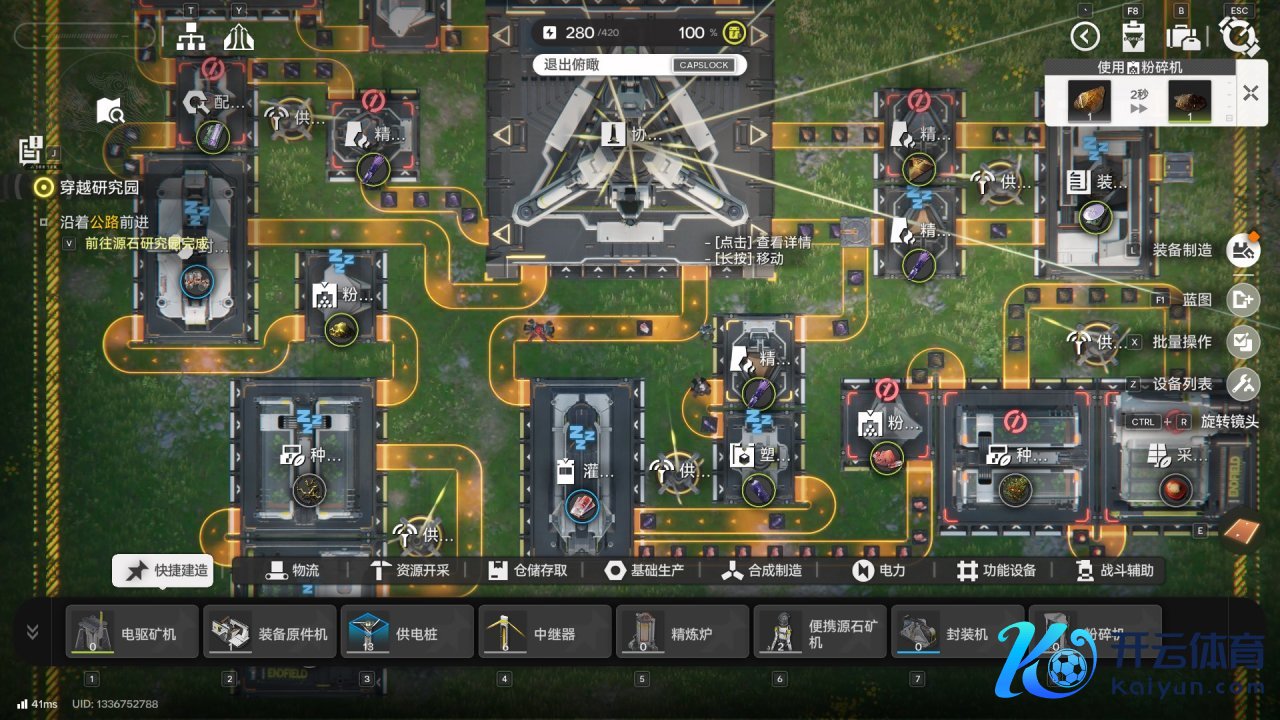1280x720 pixels.
Task: Open the 蓝图 blueprint button
Action: pyautogui.click(x=1243, y=299)
